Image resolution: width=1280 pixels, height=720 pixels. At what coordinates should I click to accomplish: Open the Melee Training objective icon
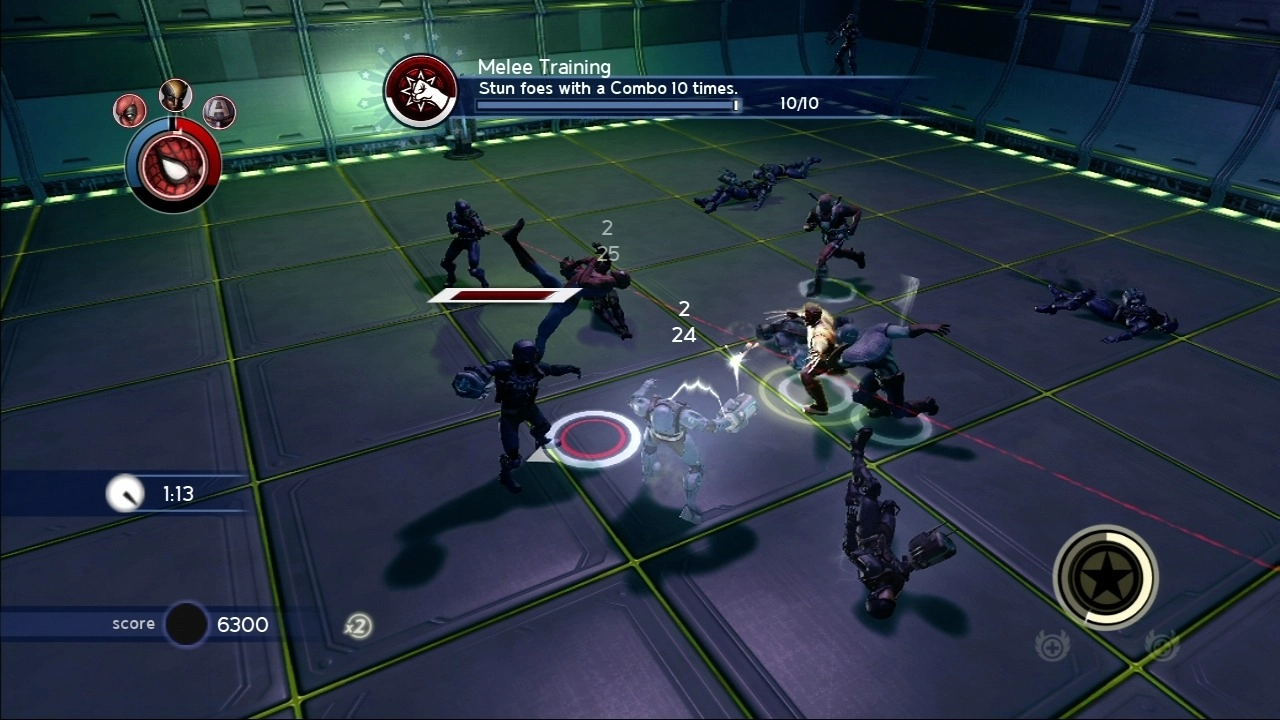421,91
